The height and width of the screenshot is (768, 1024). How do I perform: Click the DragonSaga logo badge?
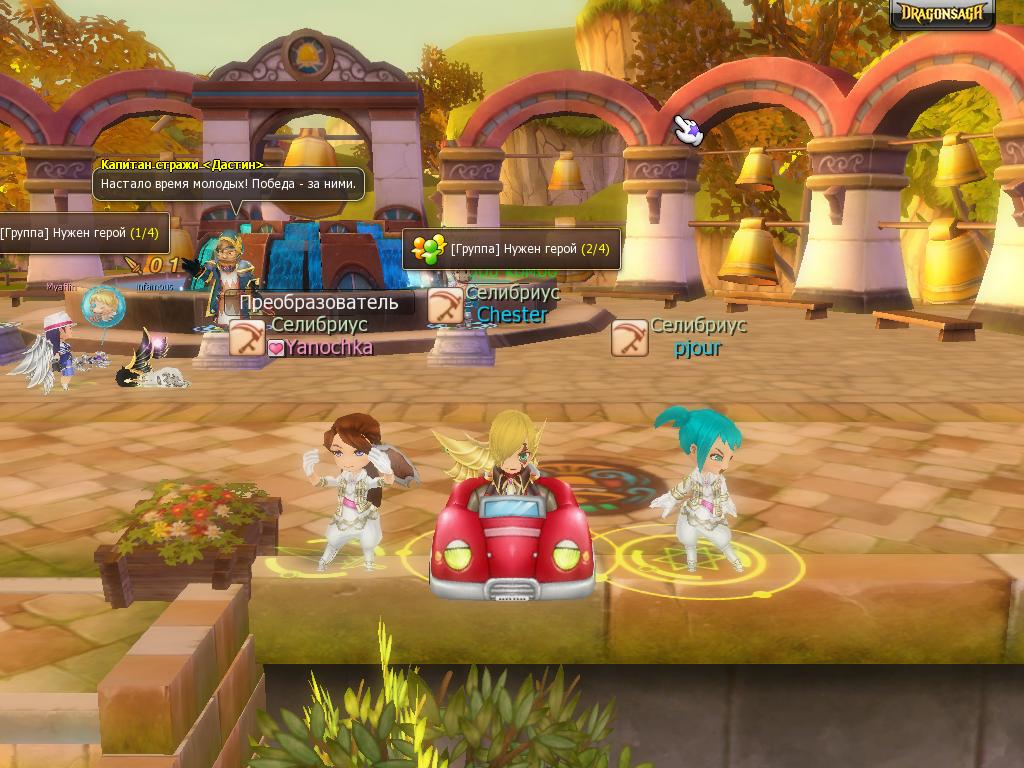click(942, 14)
